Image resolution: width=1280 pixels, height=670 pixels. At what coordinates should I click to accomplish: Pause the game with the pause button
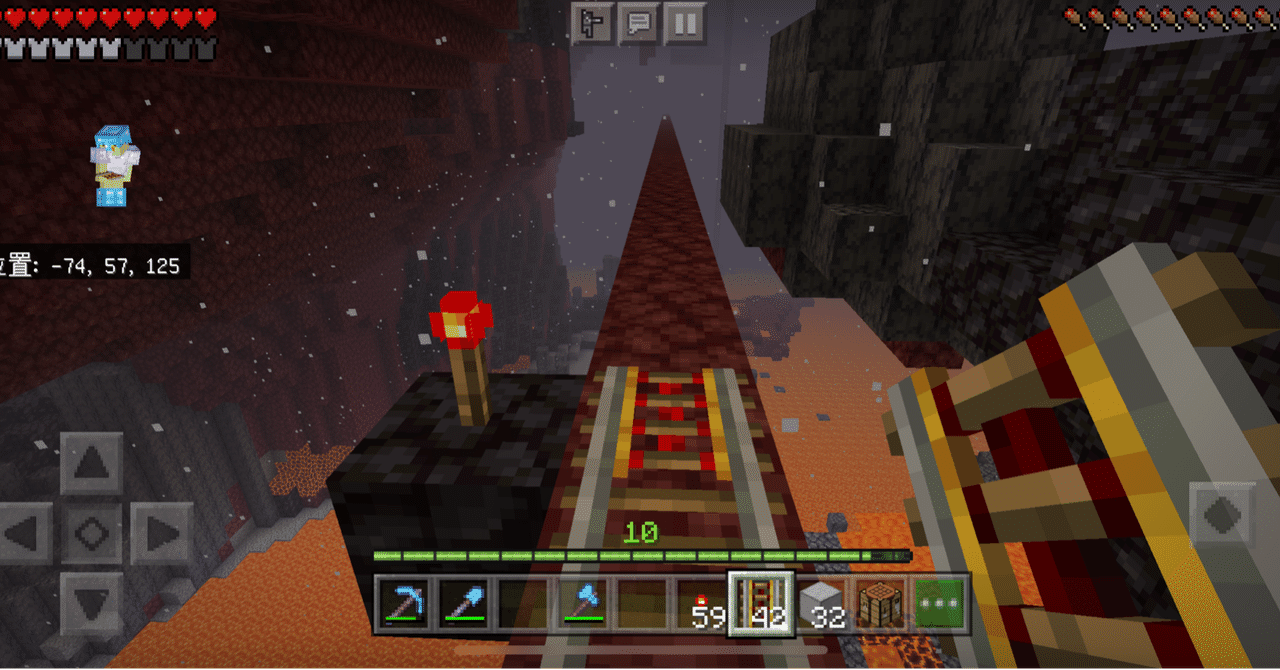(x=684, y=22)
